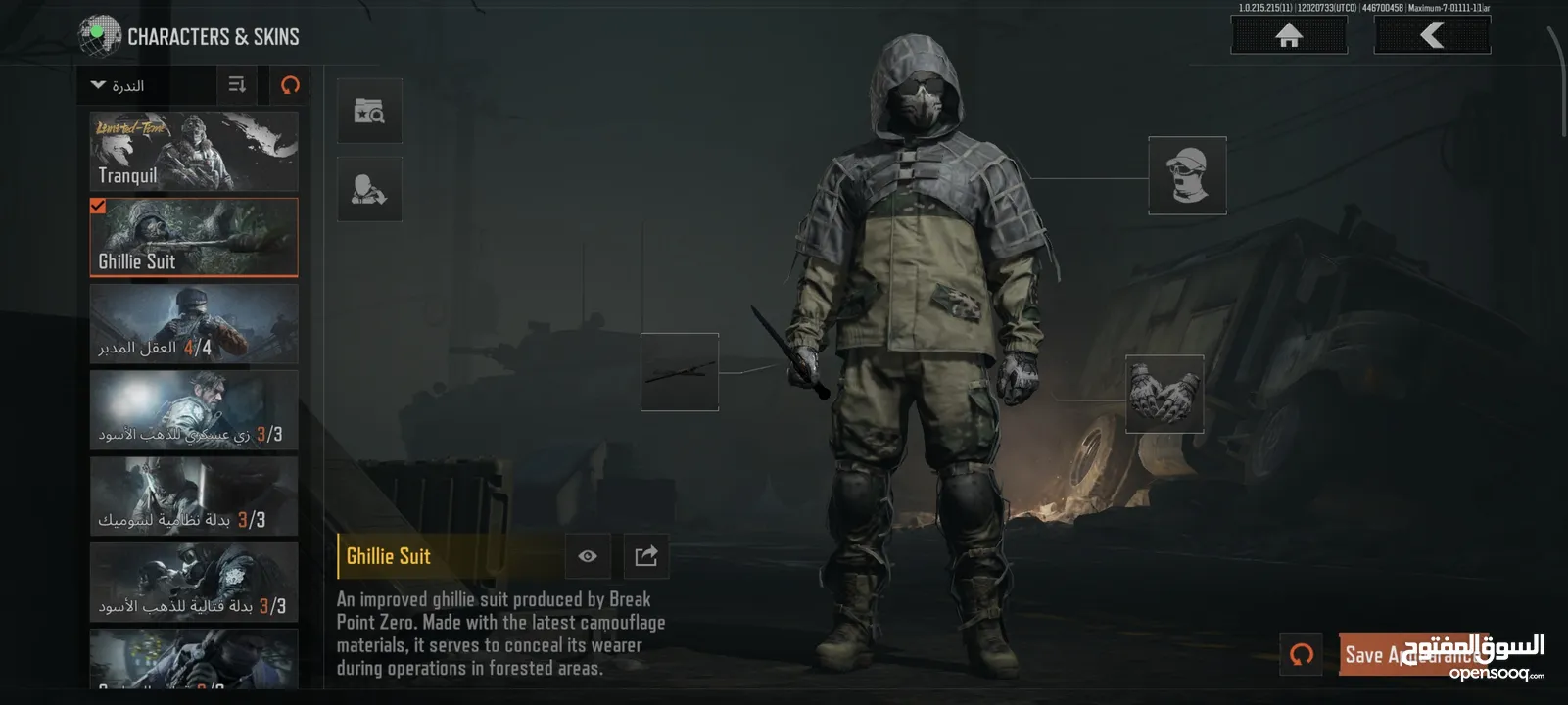Choose the Ghillie Suit skin tile

pyautogui.click(x=194, y=238)
